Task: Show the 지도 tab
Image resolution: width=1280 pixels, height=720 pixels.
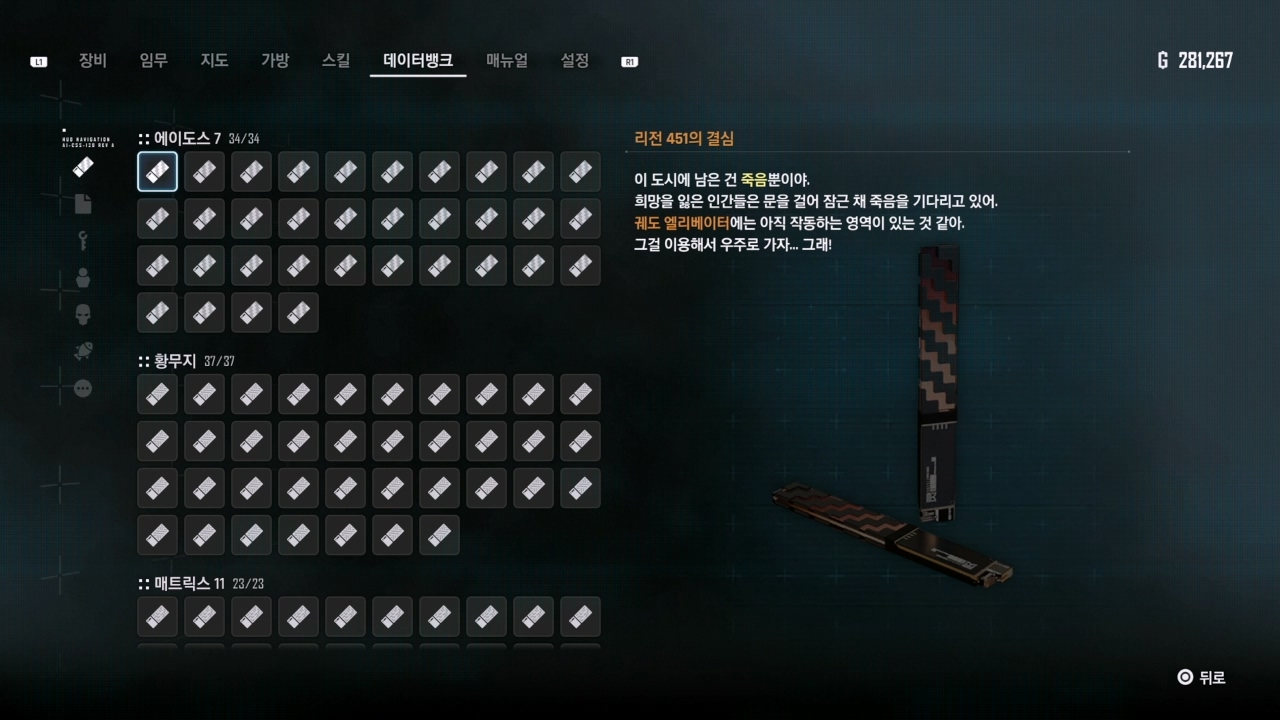Action: pos(215,61)
